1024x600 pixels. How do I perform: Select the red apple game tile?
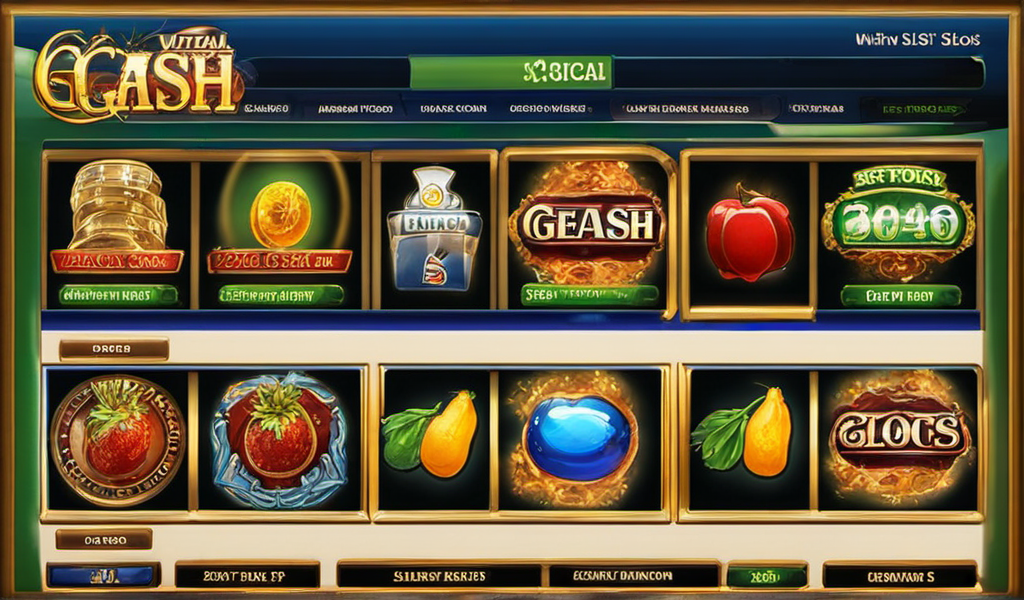click(749, 236)
